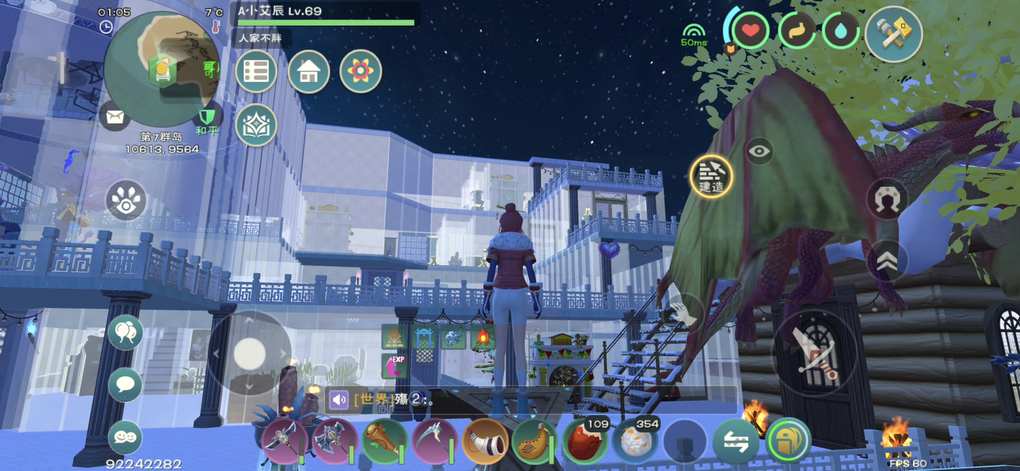Tap the paw print pet button
Image resolution: width=1020 pixels, height=471 pixels.
[125, 200]
